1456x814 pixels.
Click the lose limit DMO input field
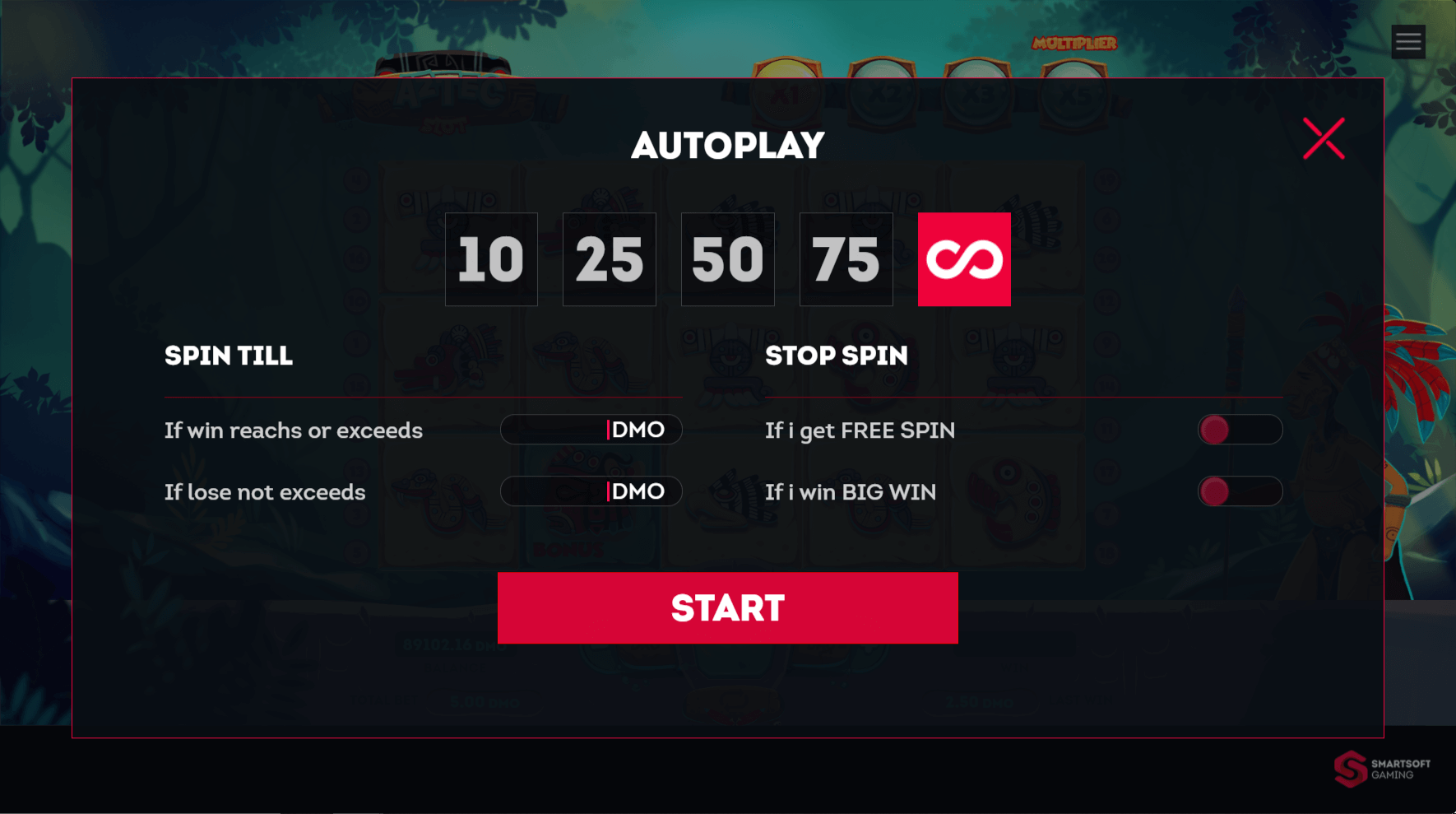[591, 491]
